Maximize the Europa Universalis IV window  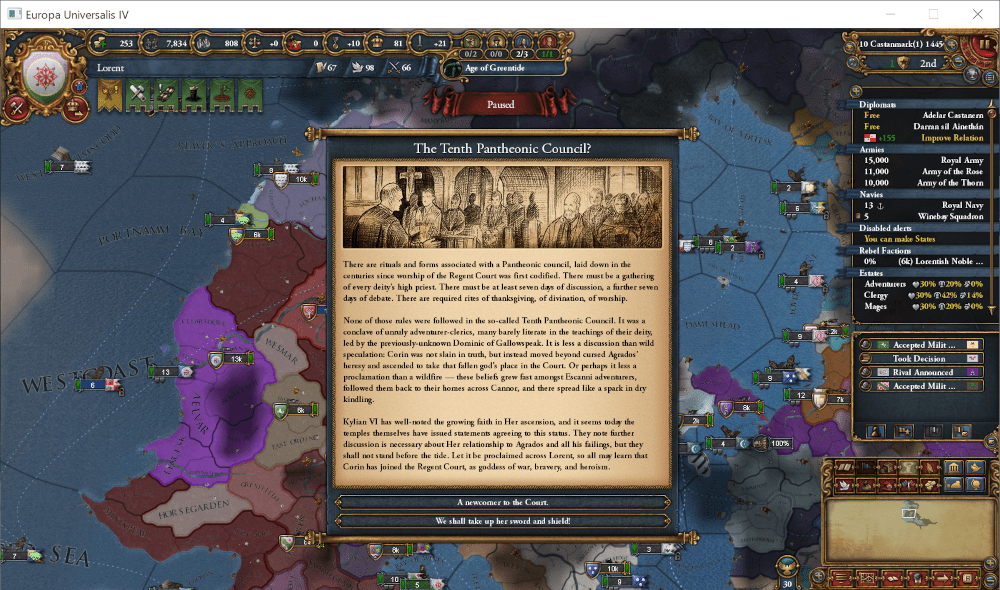933,14
